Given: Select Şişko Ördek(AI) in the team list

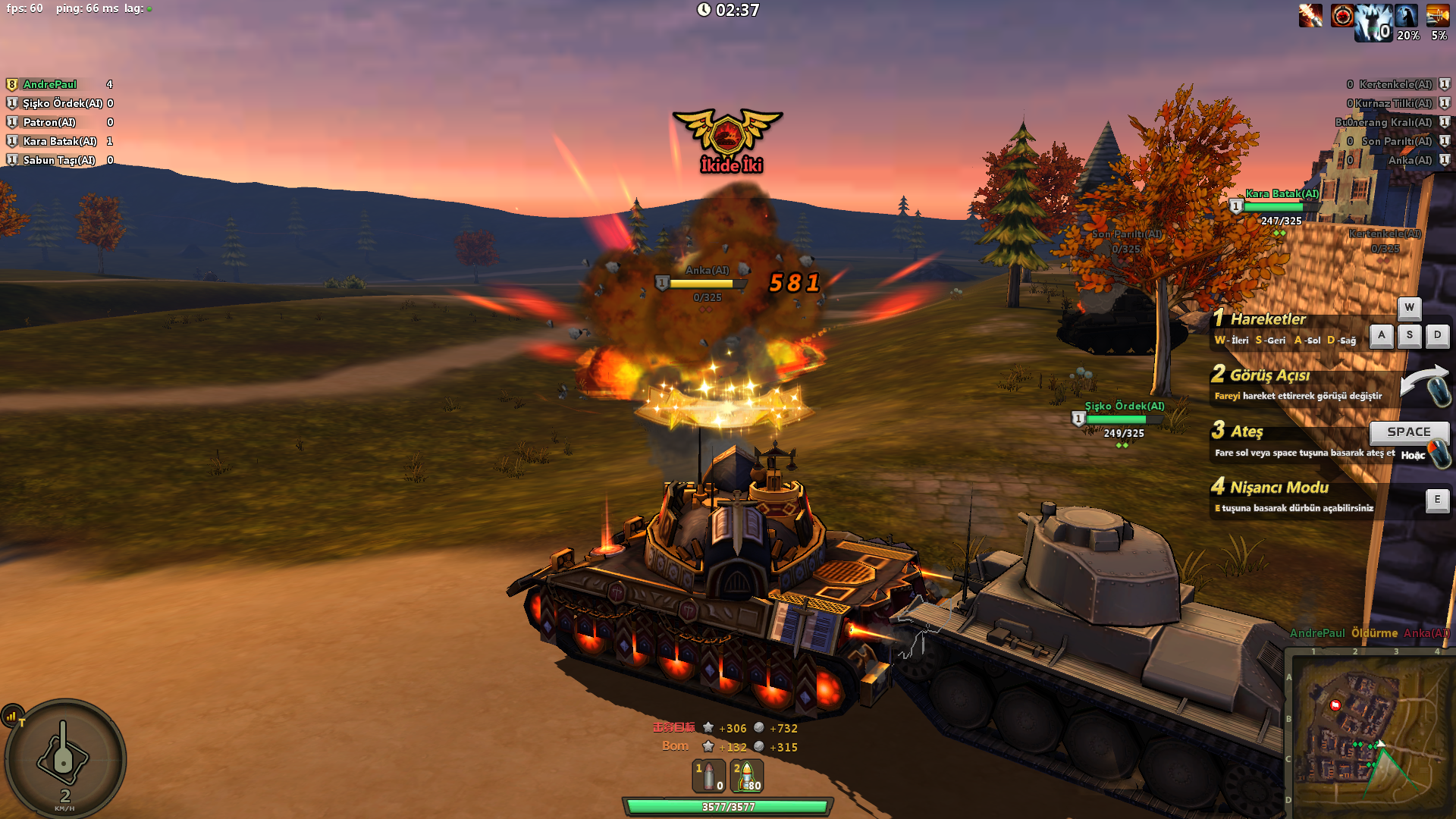Looking at the screenshot, I should point(62,103).
